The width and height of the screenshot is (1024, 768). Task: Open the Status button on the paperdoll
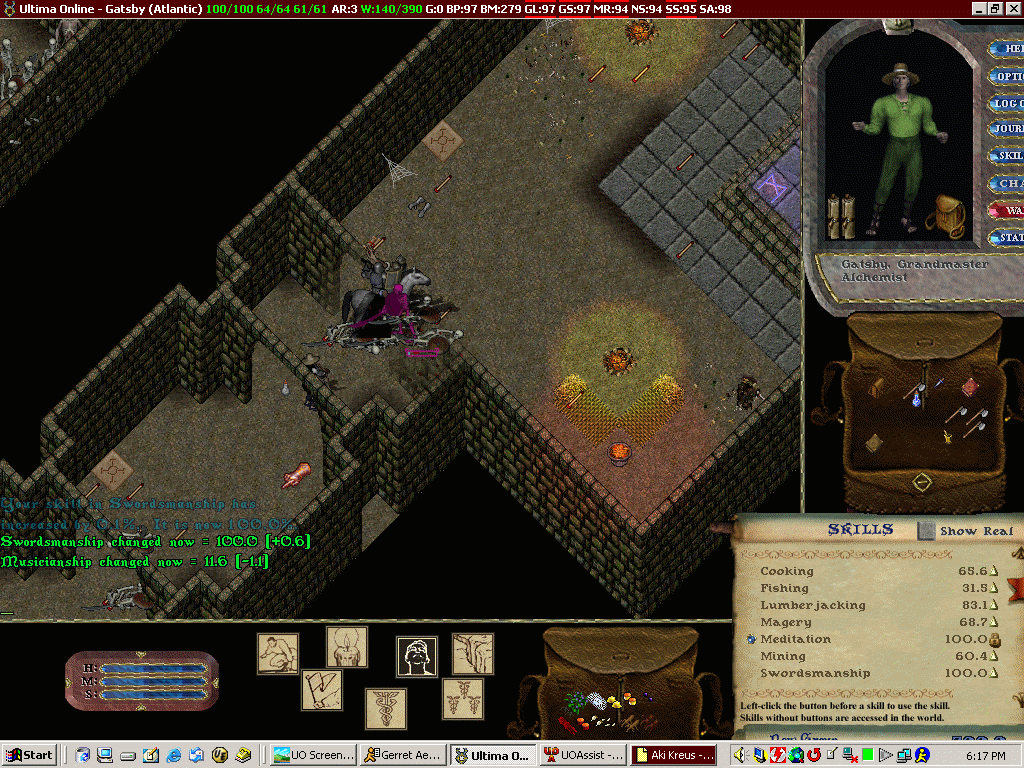pos(1006,238)
